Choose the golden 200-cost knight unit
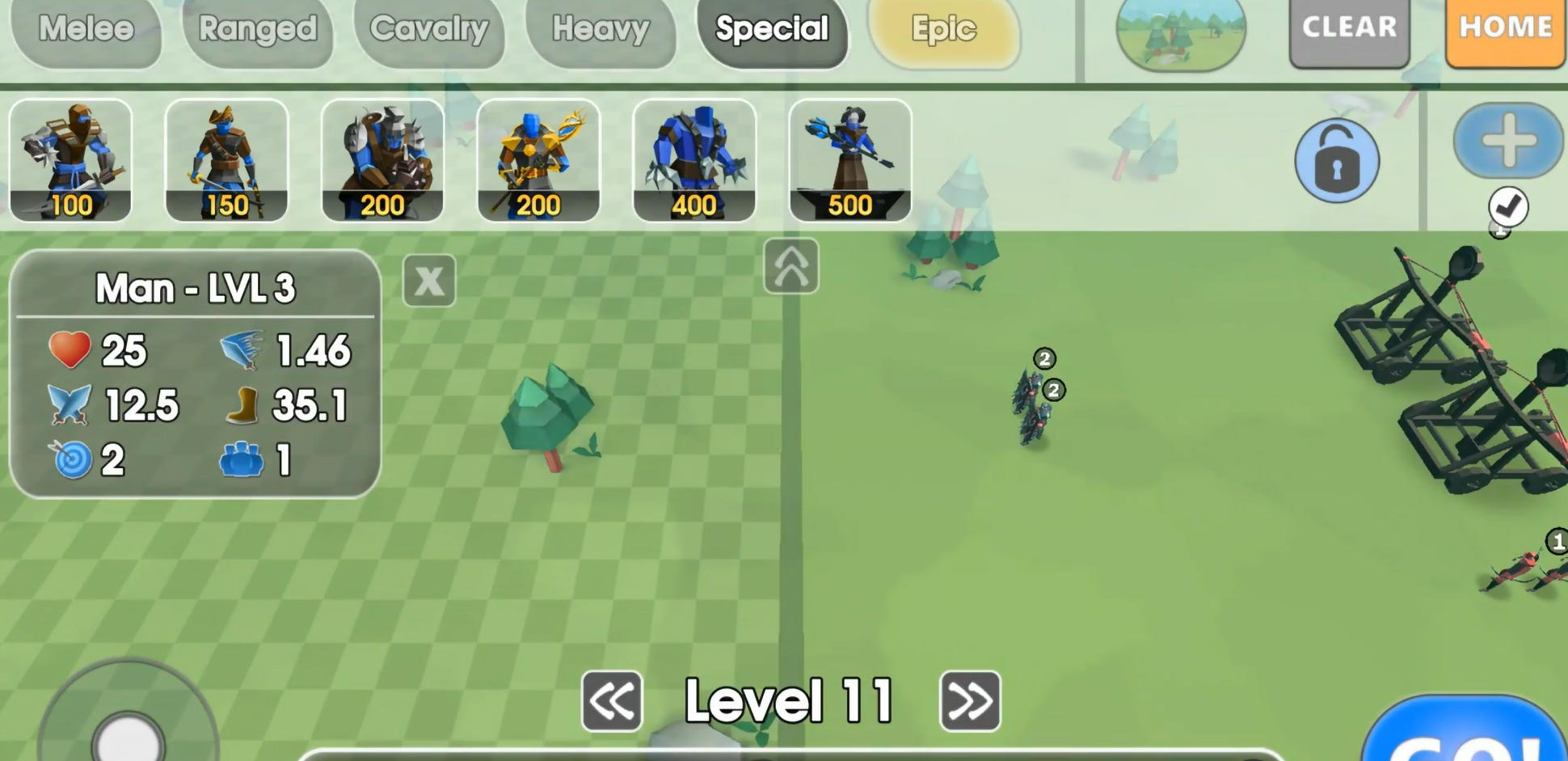The height and width of the screenshot is (761, 1568). 539,159
